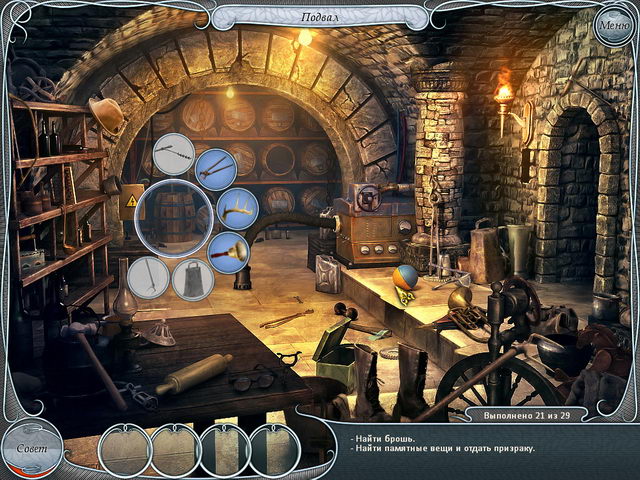This screenshot has height=480, width=640.
Task: Open the Меню button
Action: [x=612, y=24]
